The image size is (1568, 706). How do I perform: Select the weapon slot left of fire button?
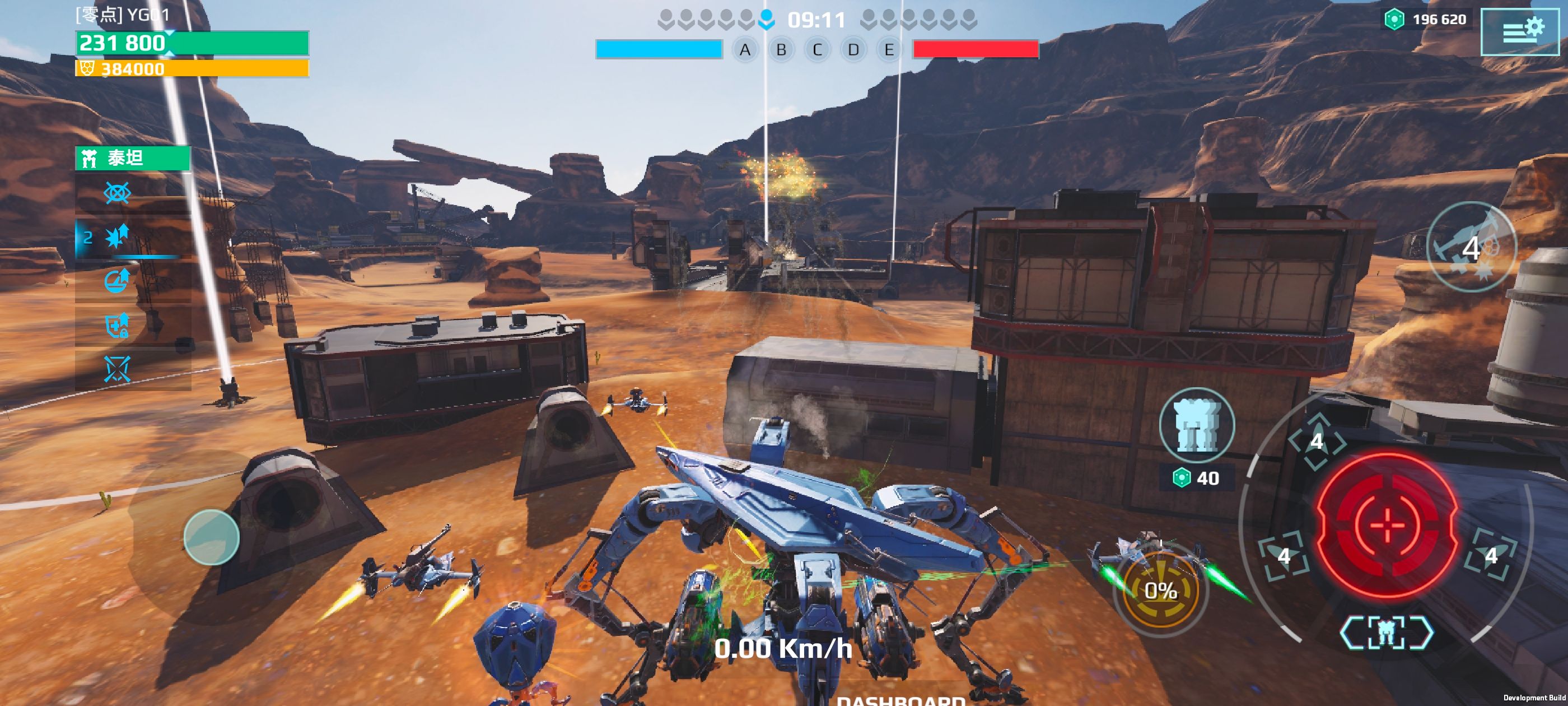pos(1284,555)
